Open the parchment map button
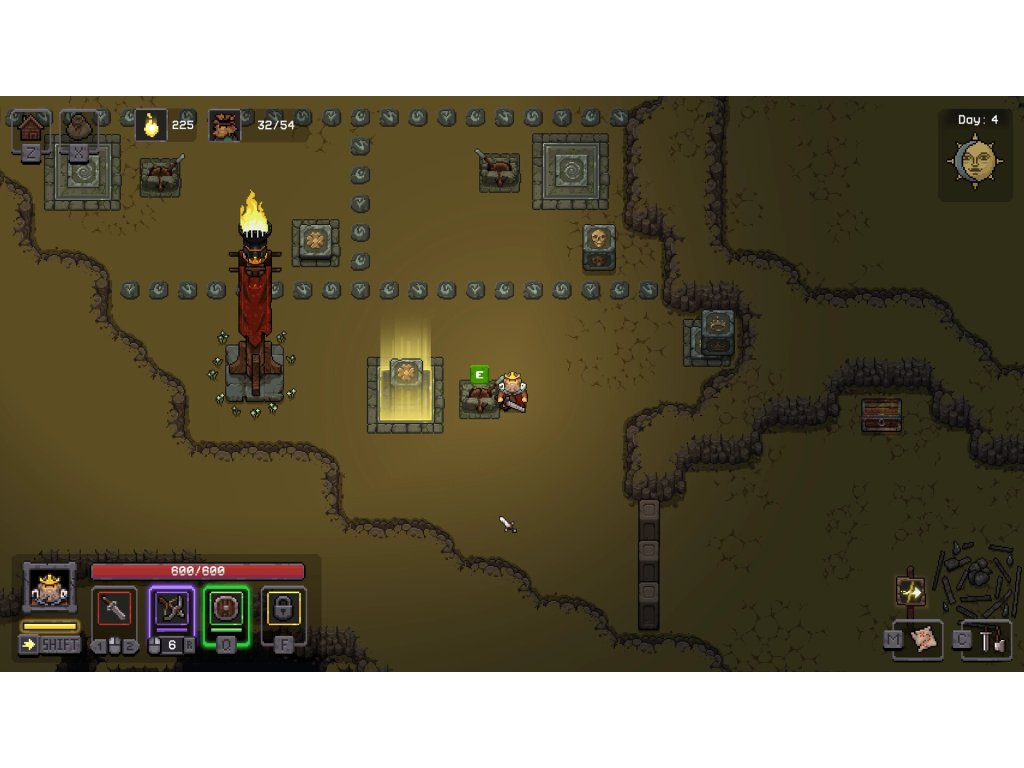Viewport: 1024px width, 768px height. (x=924, y=640)
